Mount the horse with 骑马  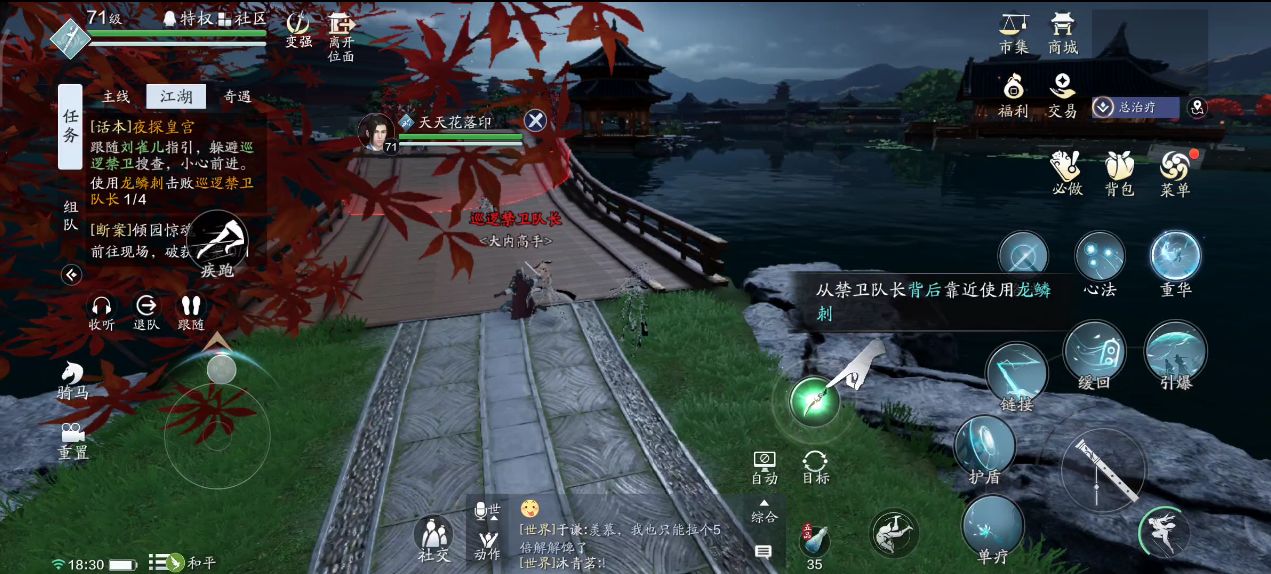[72, 380]
